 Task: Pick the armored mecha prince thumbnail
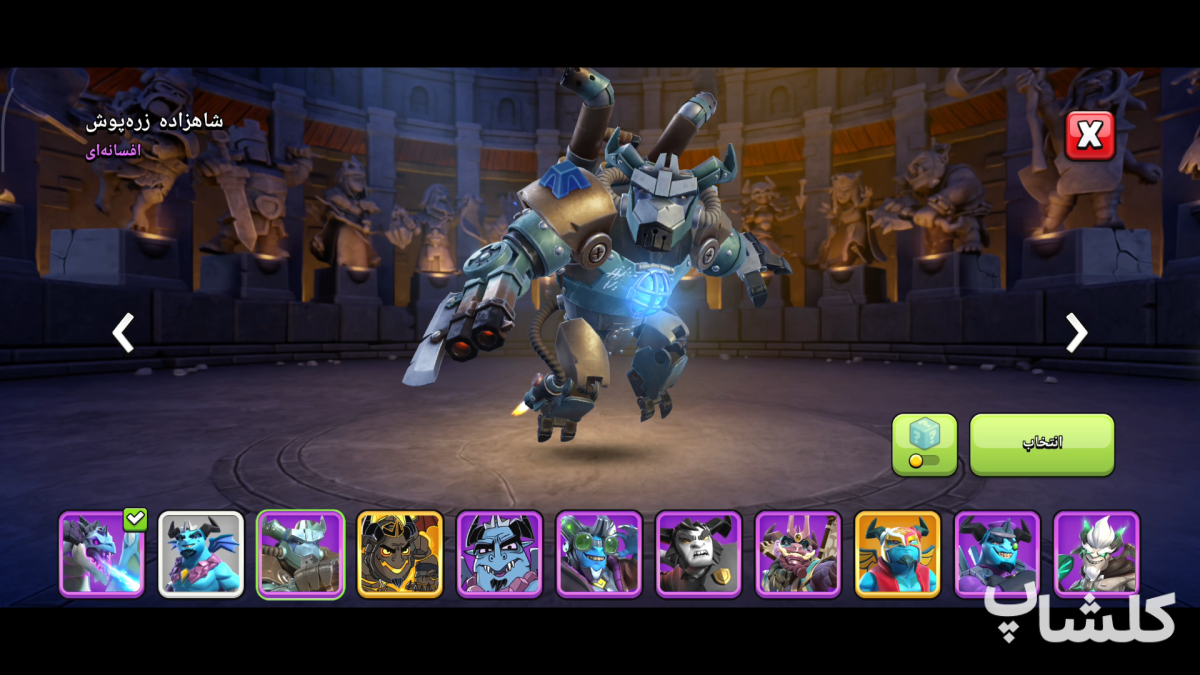click(x=300, y=554)
